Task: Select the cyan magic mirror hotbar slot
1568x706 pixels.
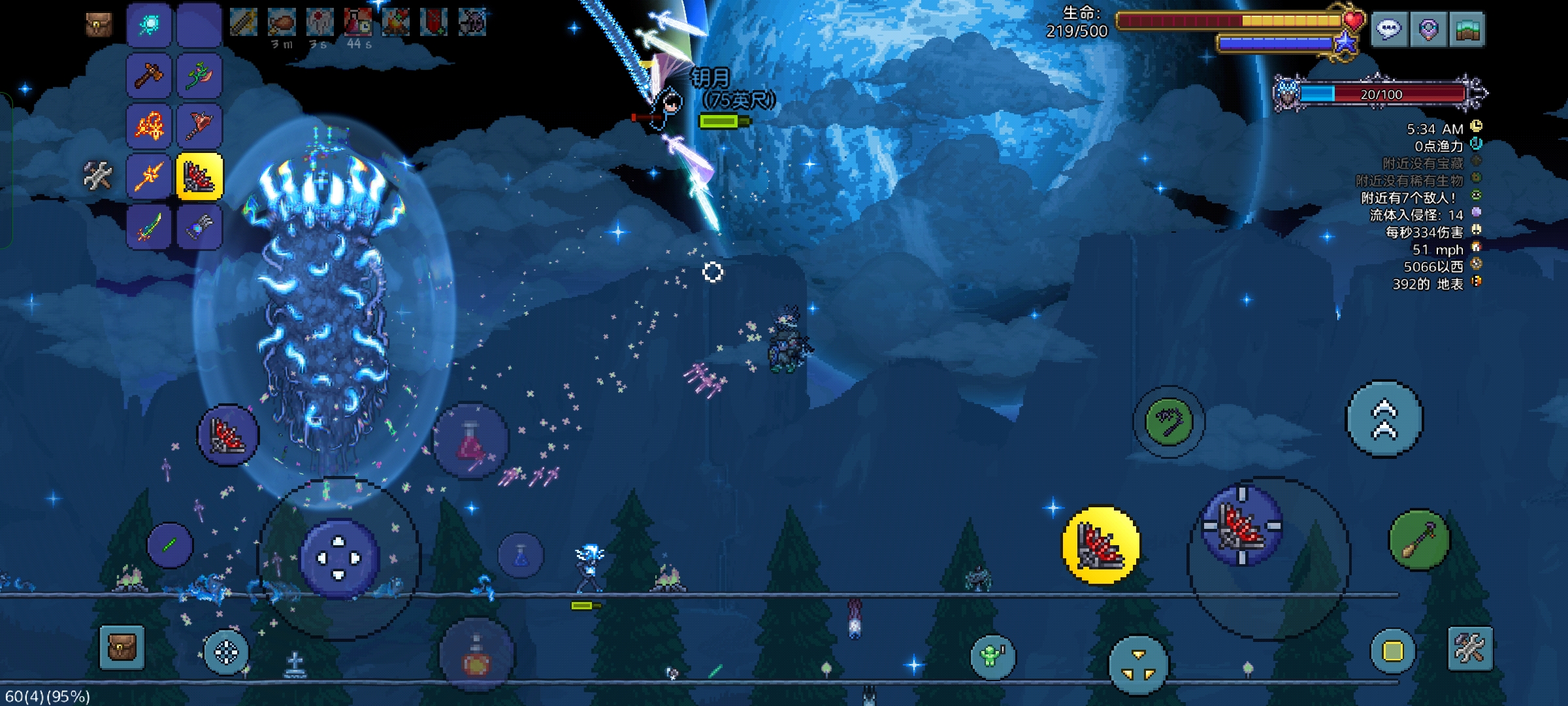Action: 149,25
